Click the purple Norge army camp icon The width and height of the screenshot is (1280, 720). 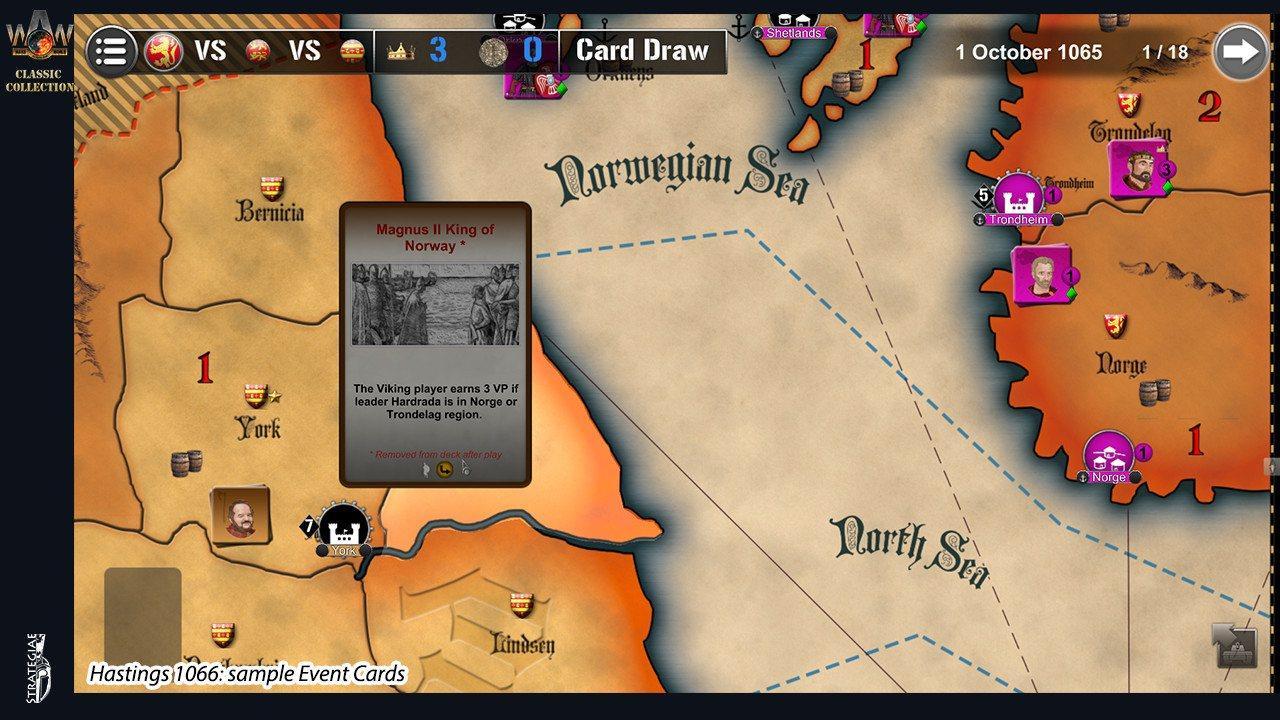pyautogui.click(x=1110, y=452)
